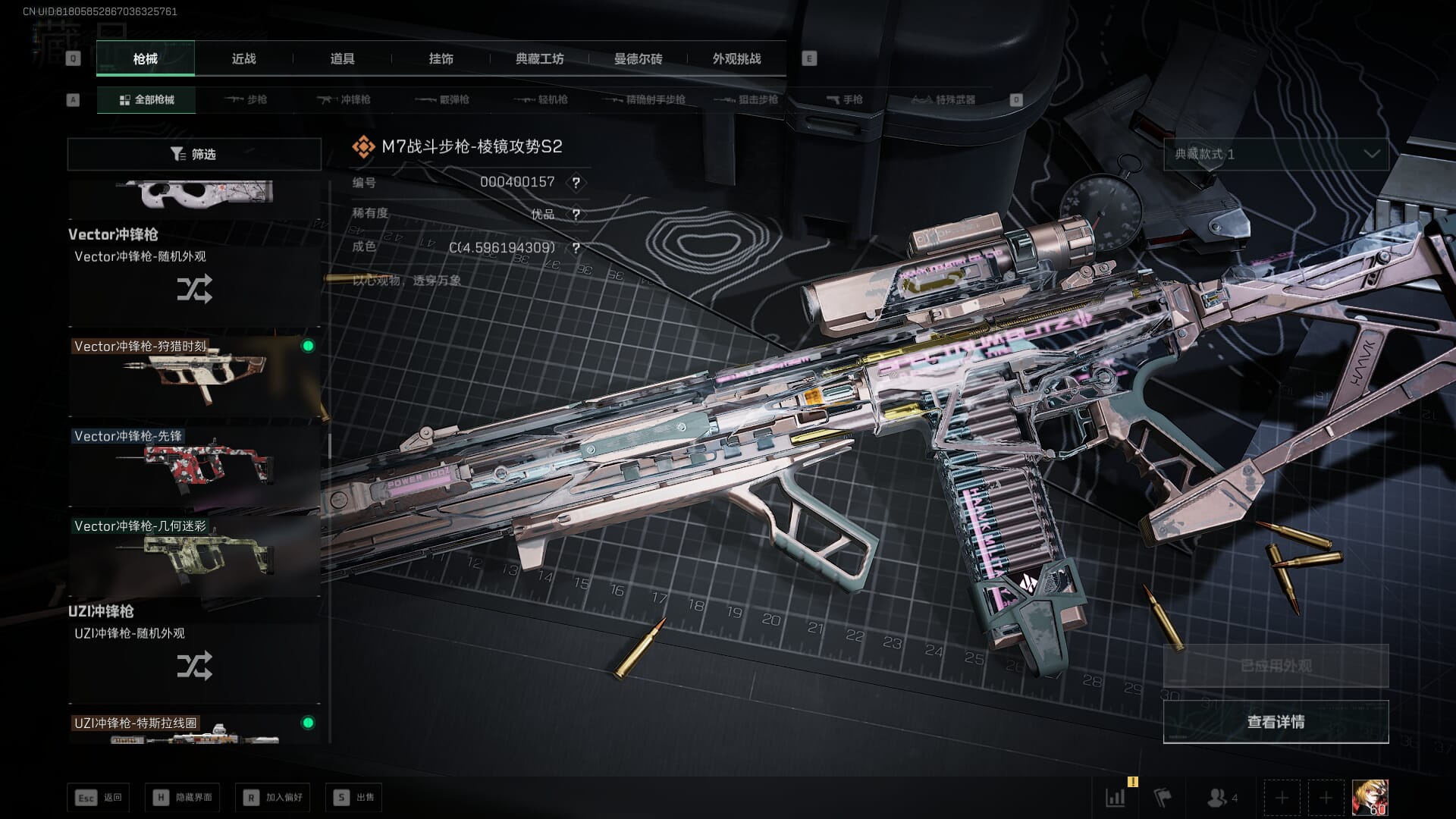Viewport: 1456px width, 819px height.
Task: Open the 道具 items tab
Action: pos(342,58)
